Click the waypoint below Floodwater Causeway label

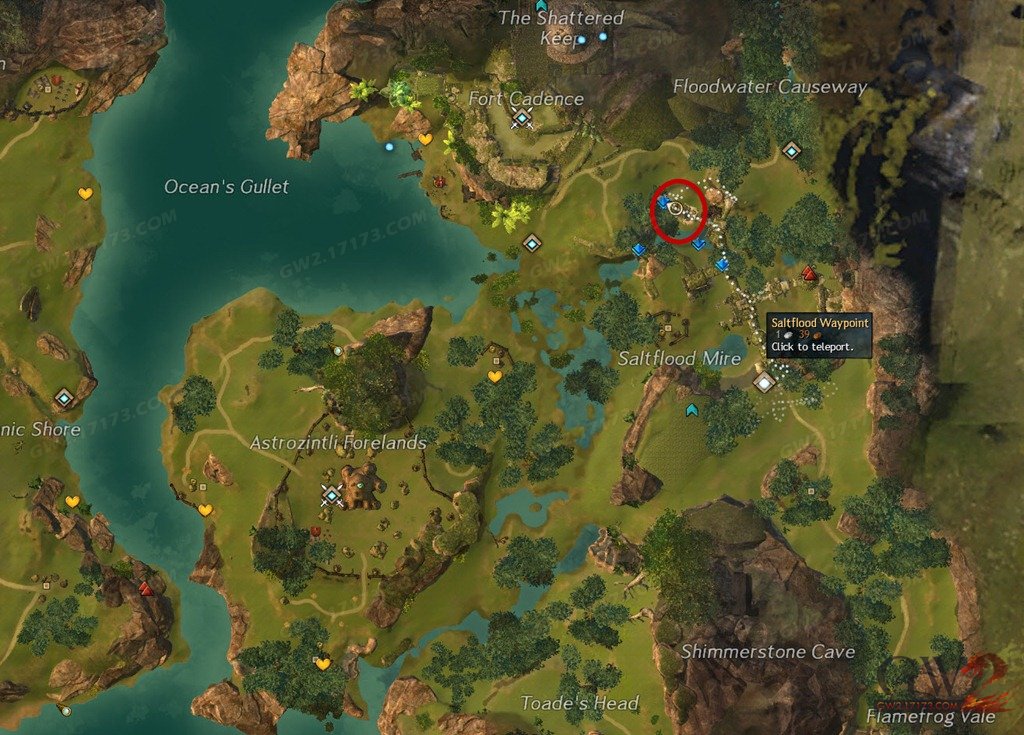click(792, 151)
